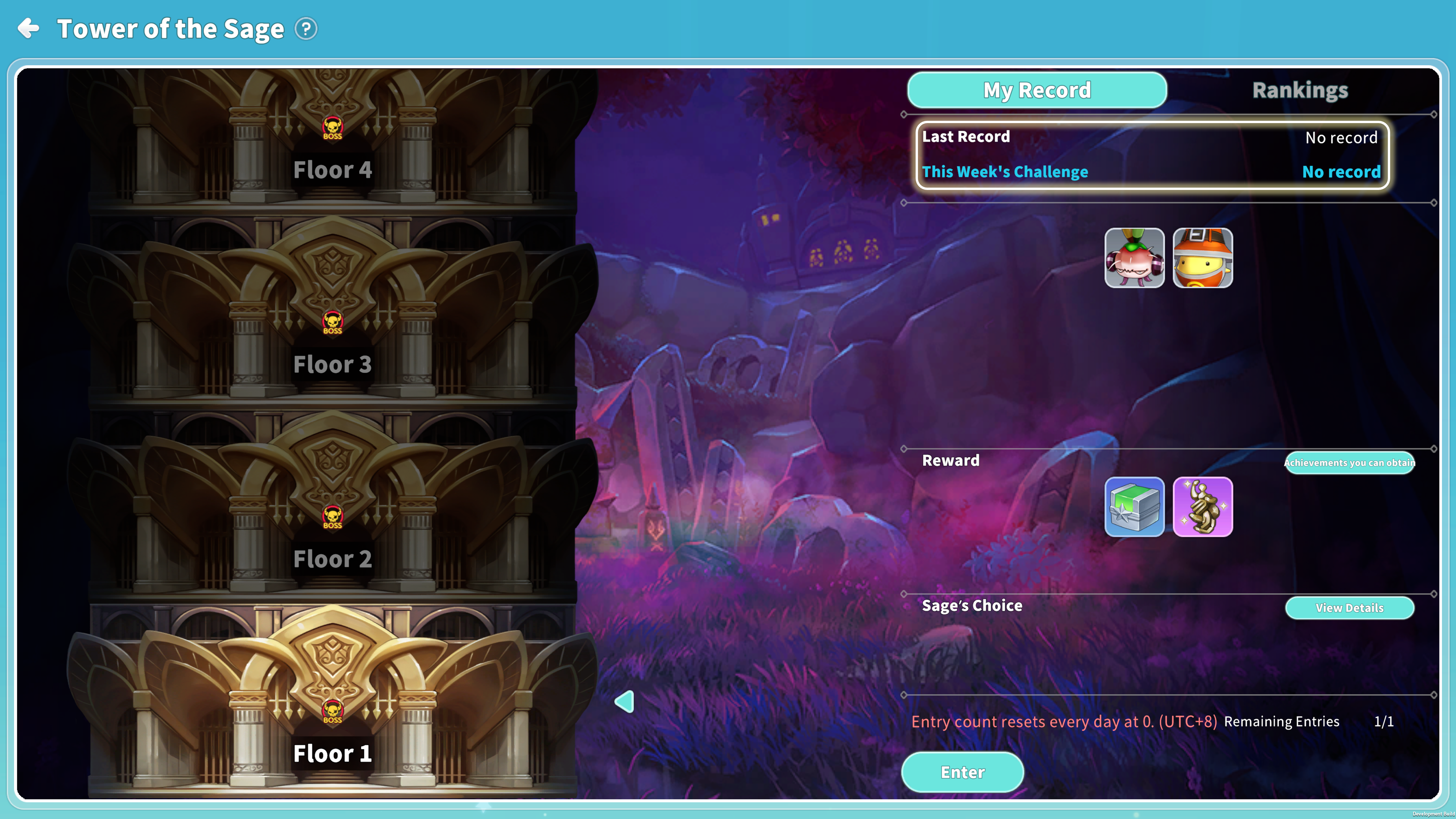Collapse panel with the teal left arrow

[624, 702]
